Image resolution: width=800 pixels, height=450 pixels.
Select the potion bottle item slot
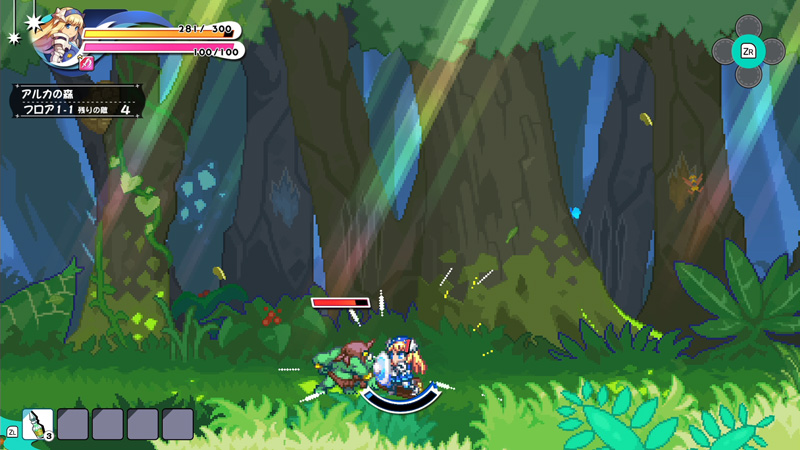[x=38, y=424]
